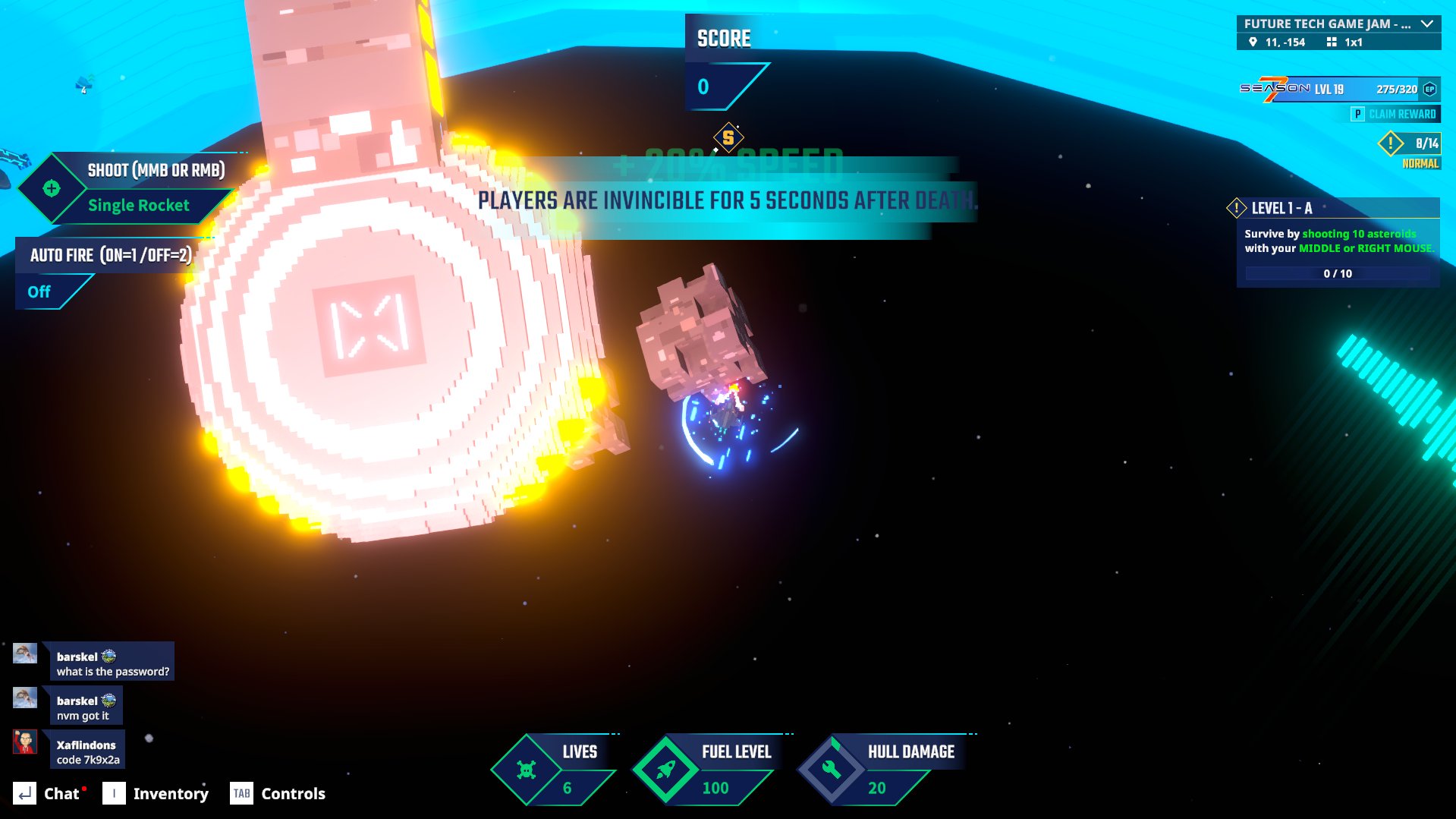Show the Controls panel
The image size is (1456, 819).
click(278, 794)
